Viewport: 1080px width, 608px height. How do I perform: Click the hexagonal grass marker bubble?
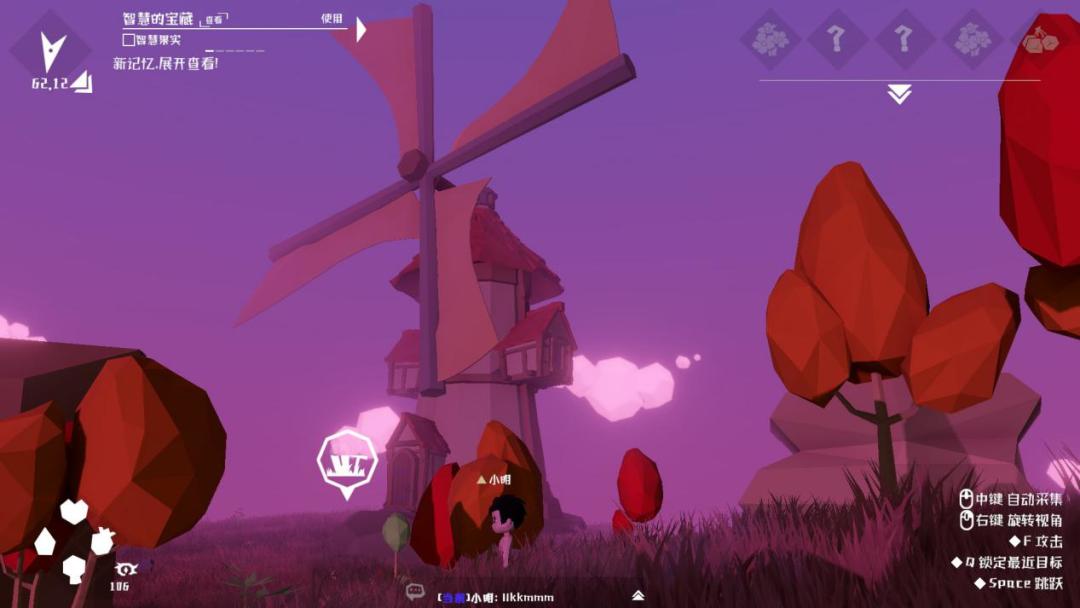pyautogui.click(x=347, y=460)
